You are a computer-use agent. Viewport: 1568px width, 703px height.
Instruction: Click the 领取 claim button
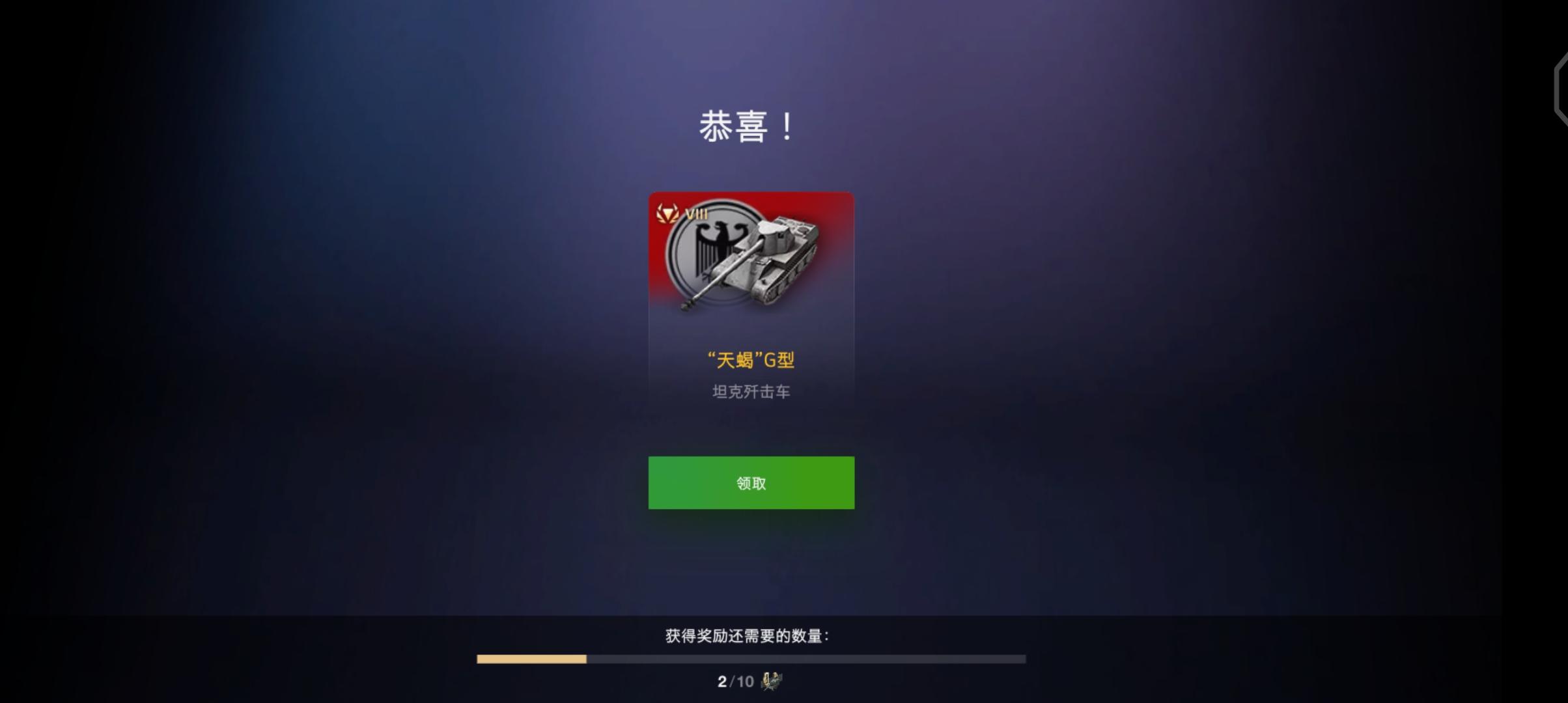[x=750, y=482]
